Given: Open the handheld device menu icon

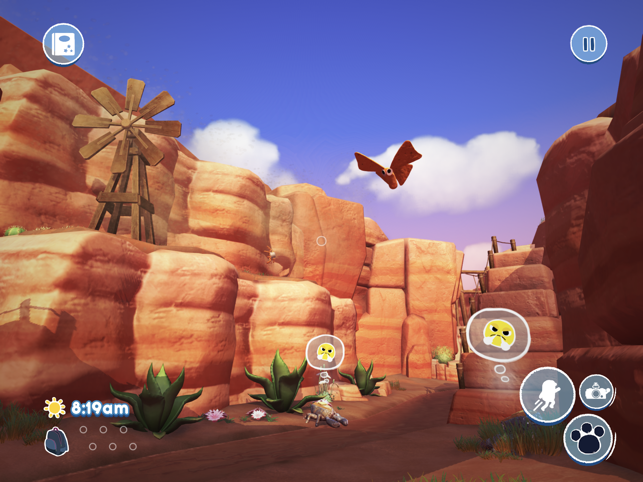Looking at the screenshot, I should tap(63, 44).
